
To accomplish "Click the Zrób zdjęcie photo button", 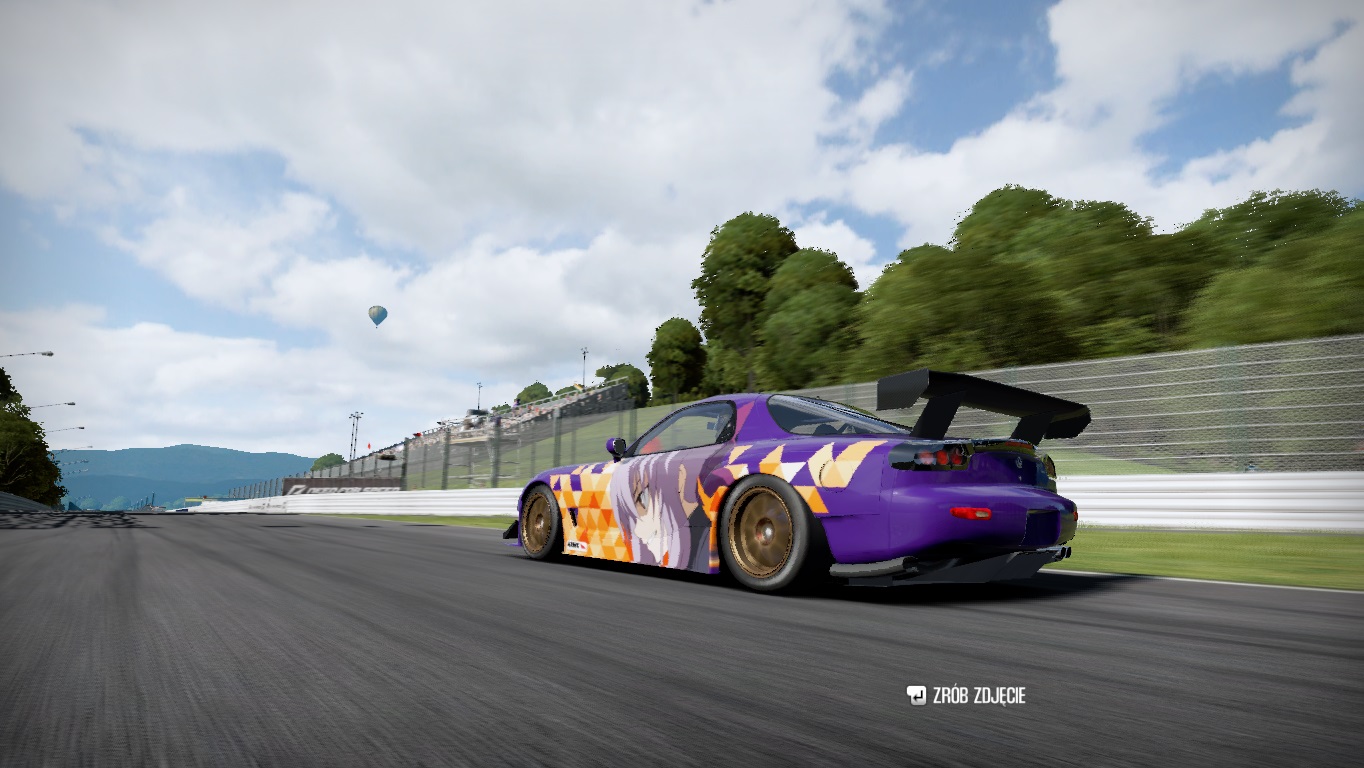I will (966, 695).
